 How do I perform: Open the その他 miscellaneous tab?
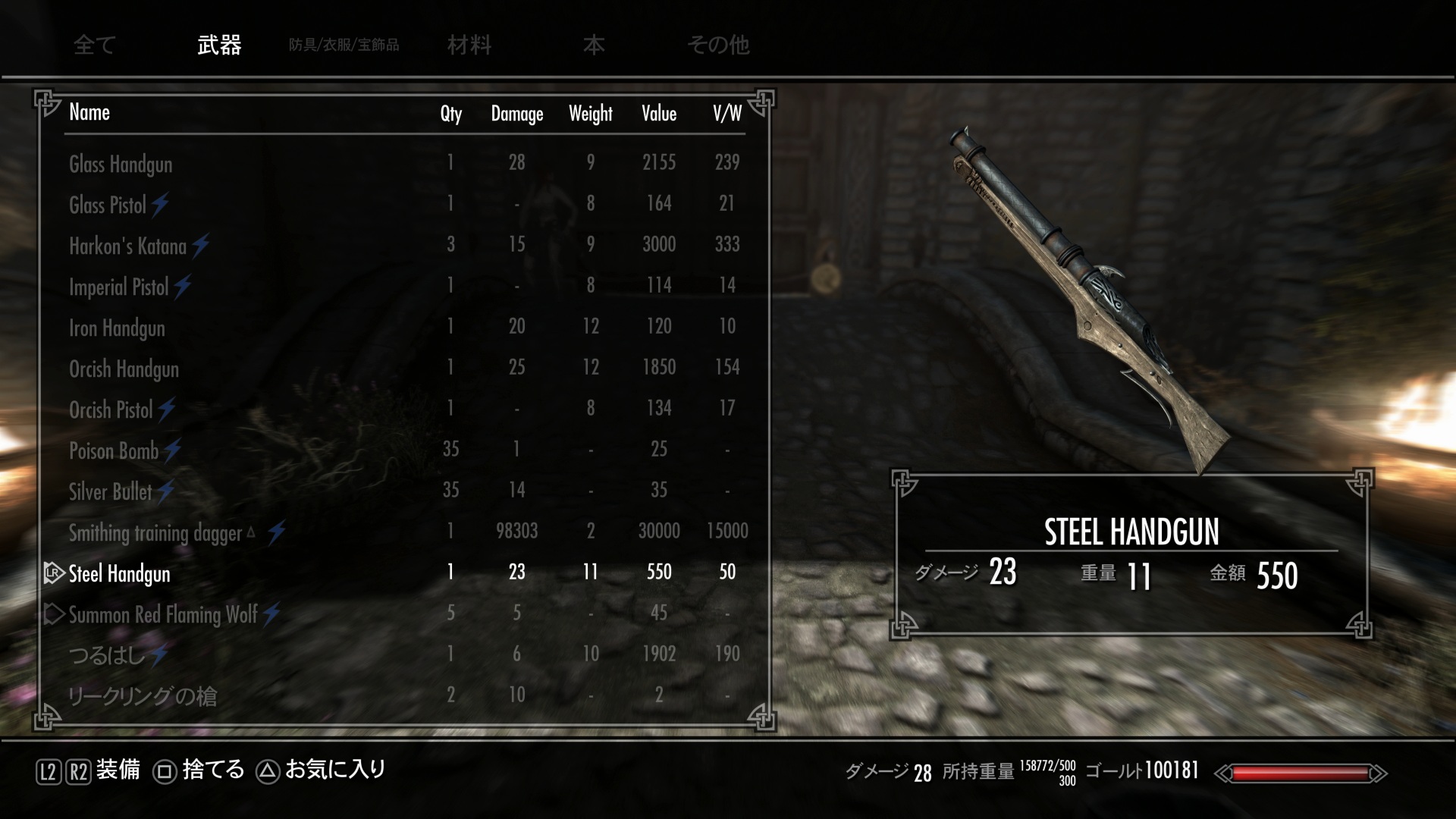coord(717,45)
